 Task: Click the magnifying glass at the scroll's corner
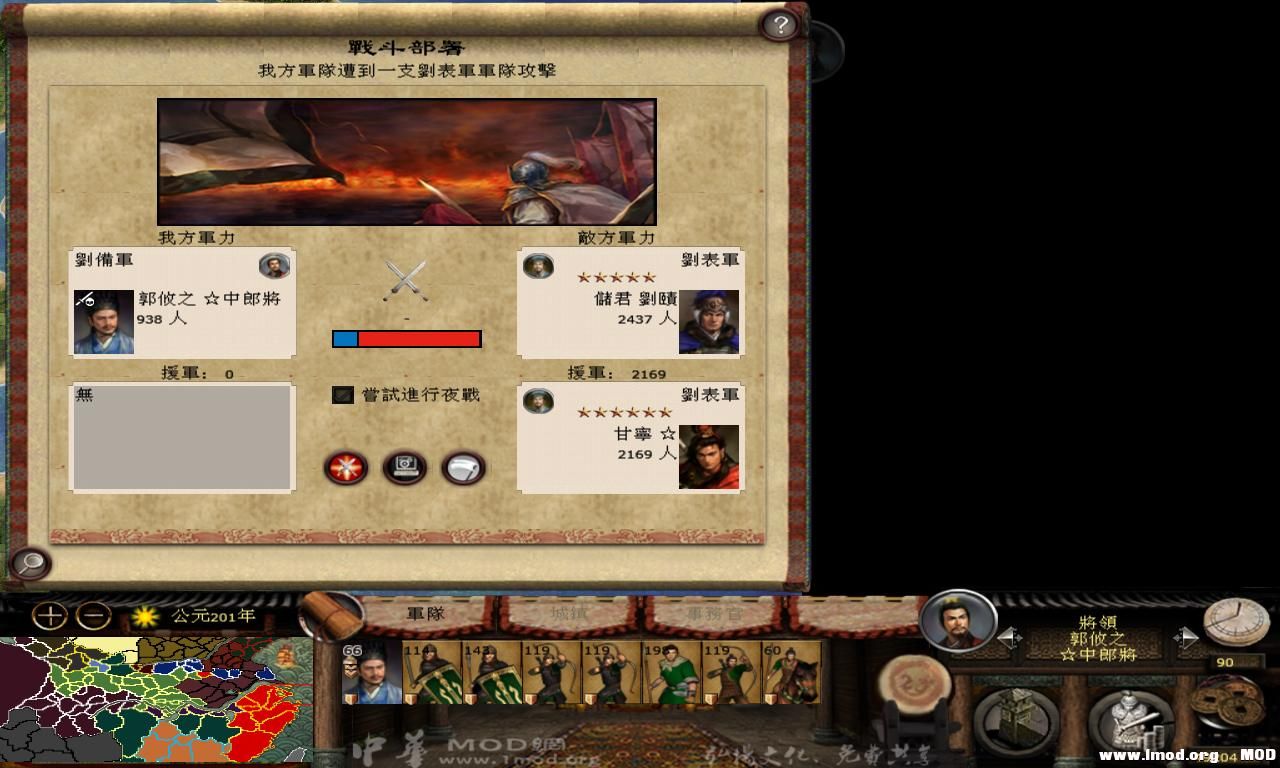tap(30, 565)
